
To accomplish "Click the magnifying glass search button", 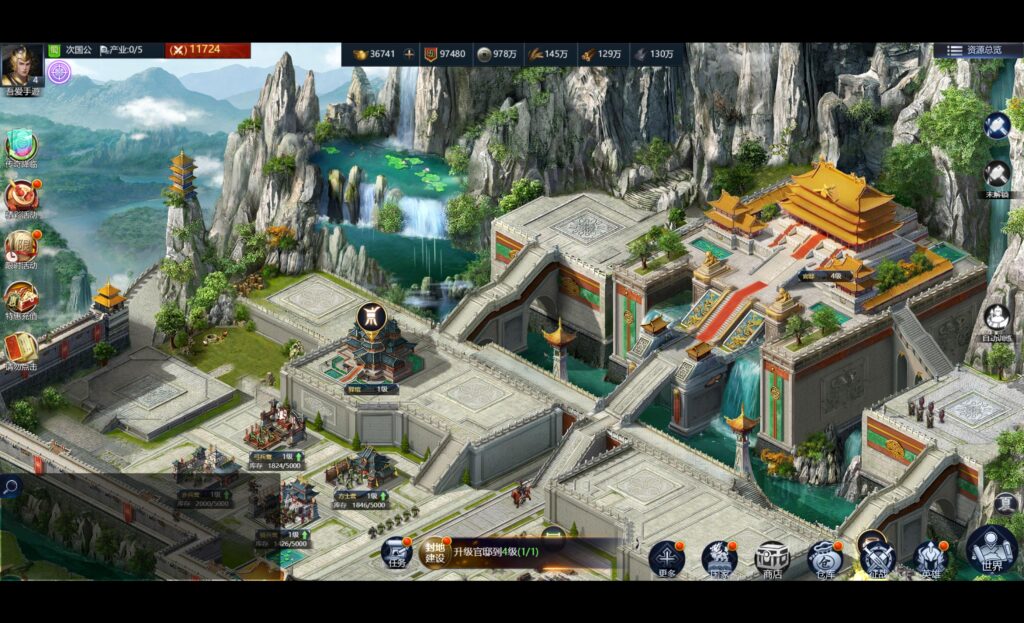I will pos(11,487).
